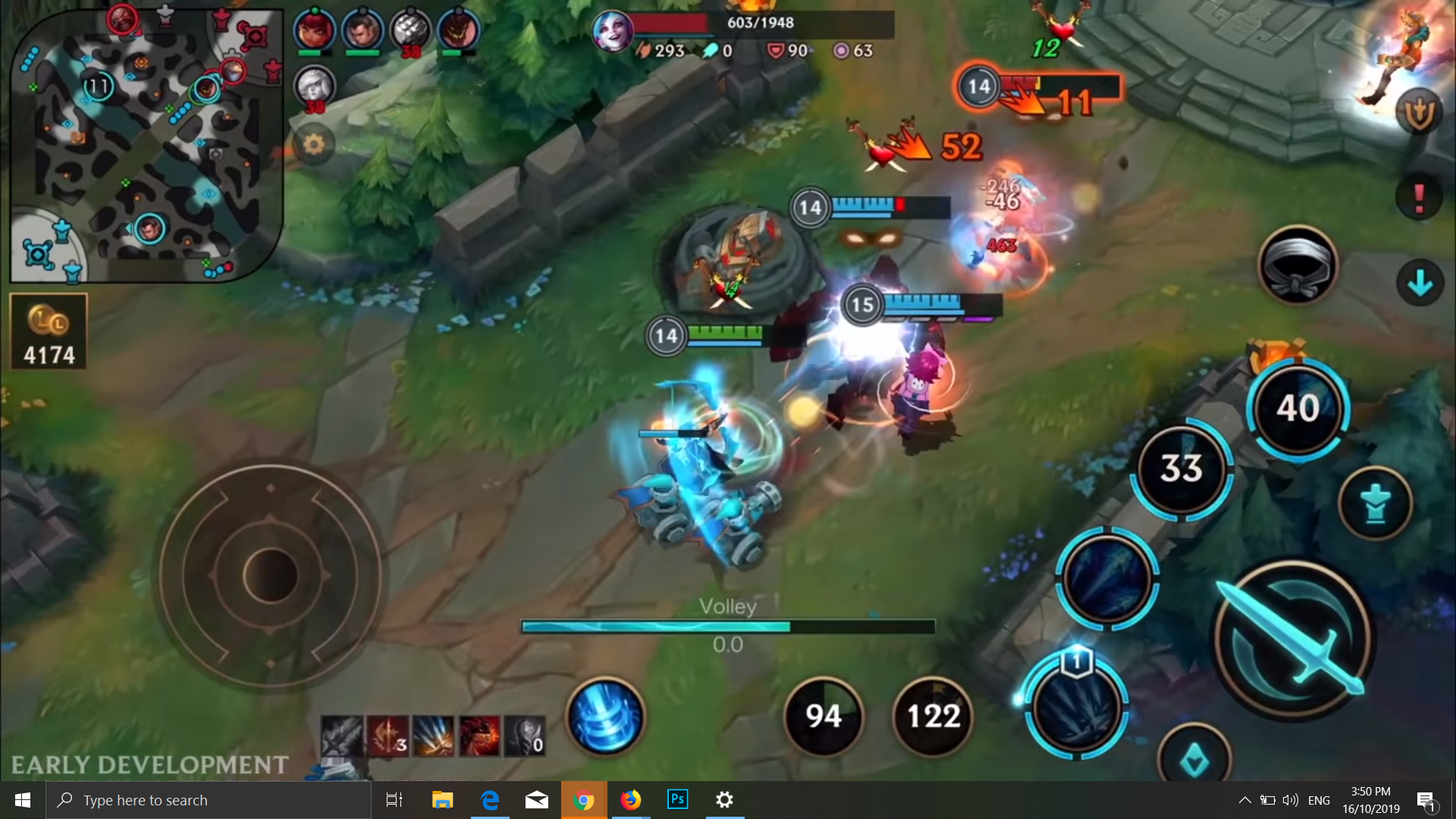
Task: Open Photoshop from the Windows taskbar
Action: [x=677, y=800]
